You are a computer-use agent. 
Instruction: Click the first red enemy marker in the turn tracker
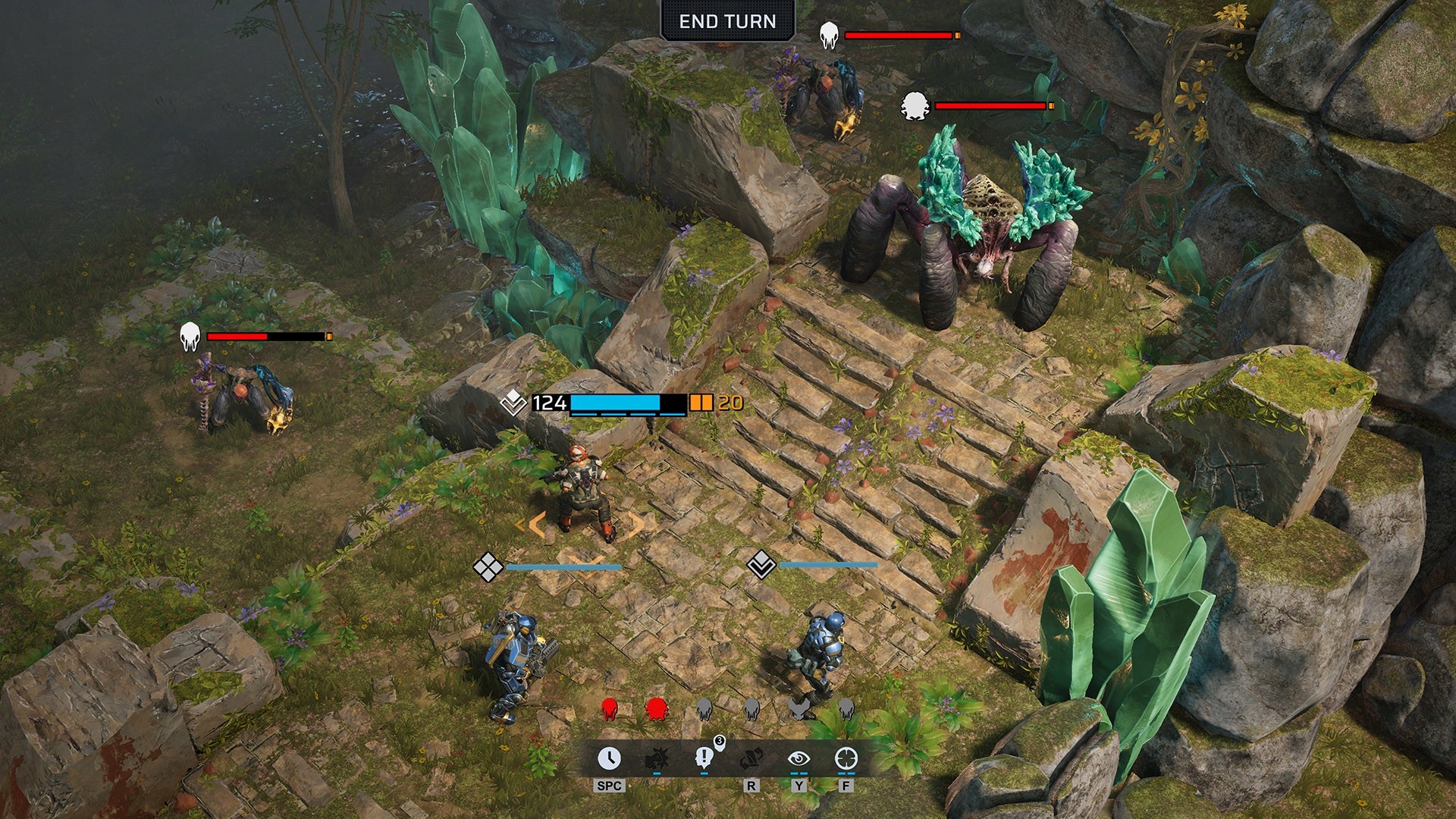609,708
